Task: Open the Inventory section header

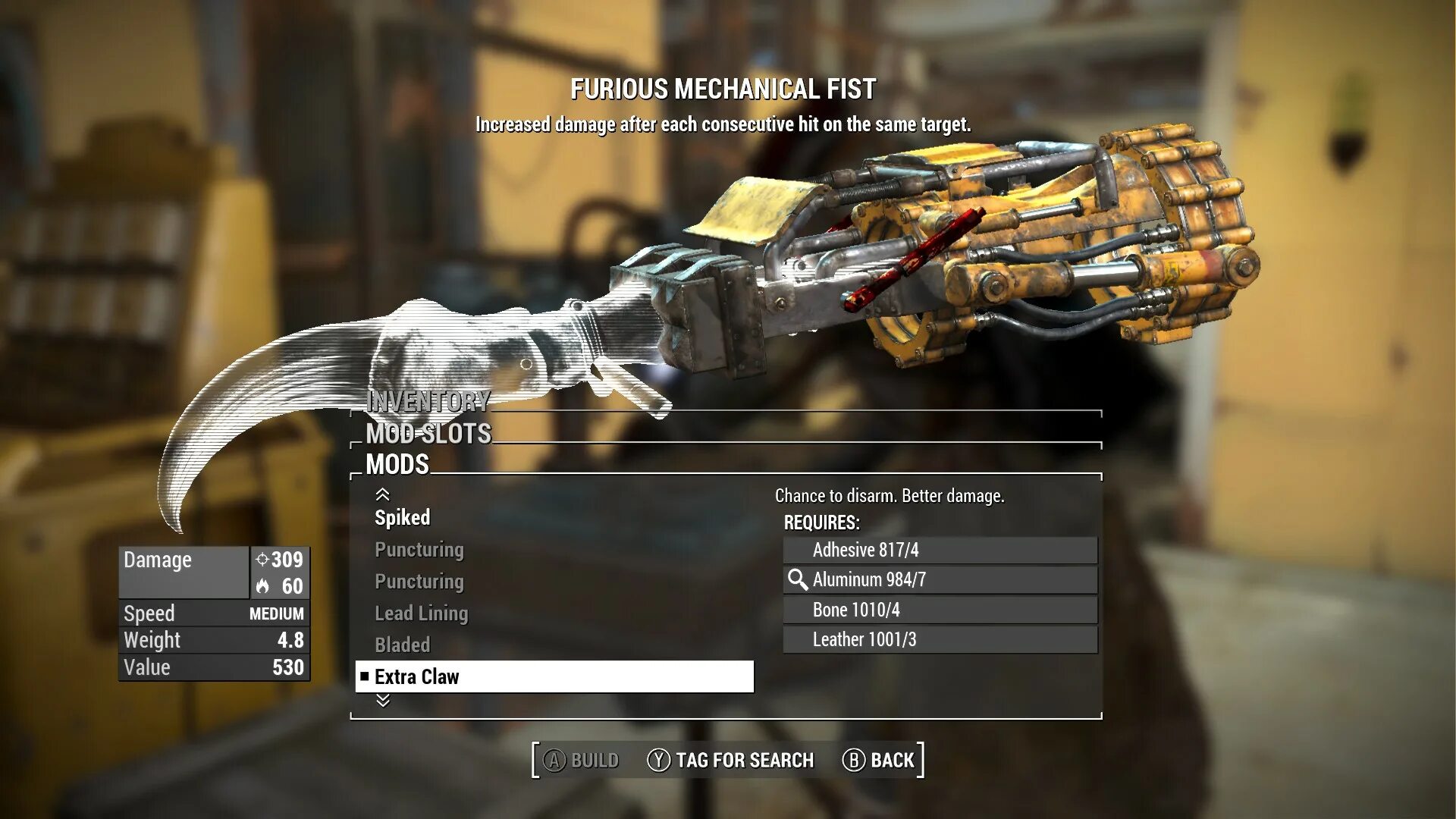Action: coord(428,401)
